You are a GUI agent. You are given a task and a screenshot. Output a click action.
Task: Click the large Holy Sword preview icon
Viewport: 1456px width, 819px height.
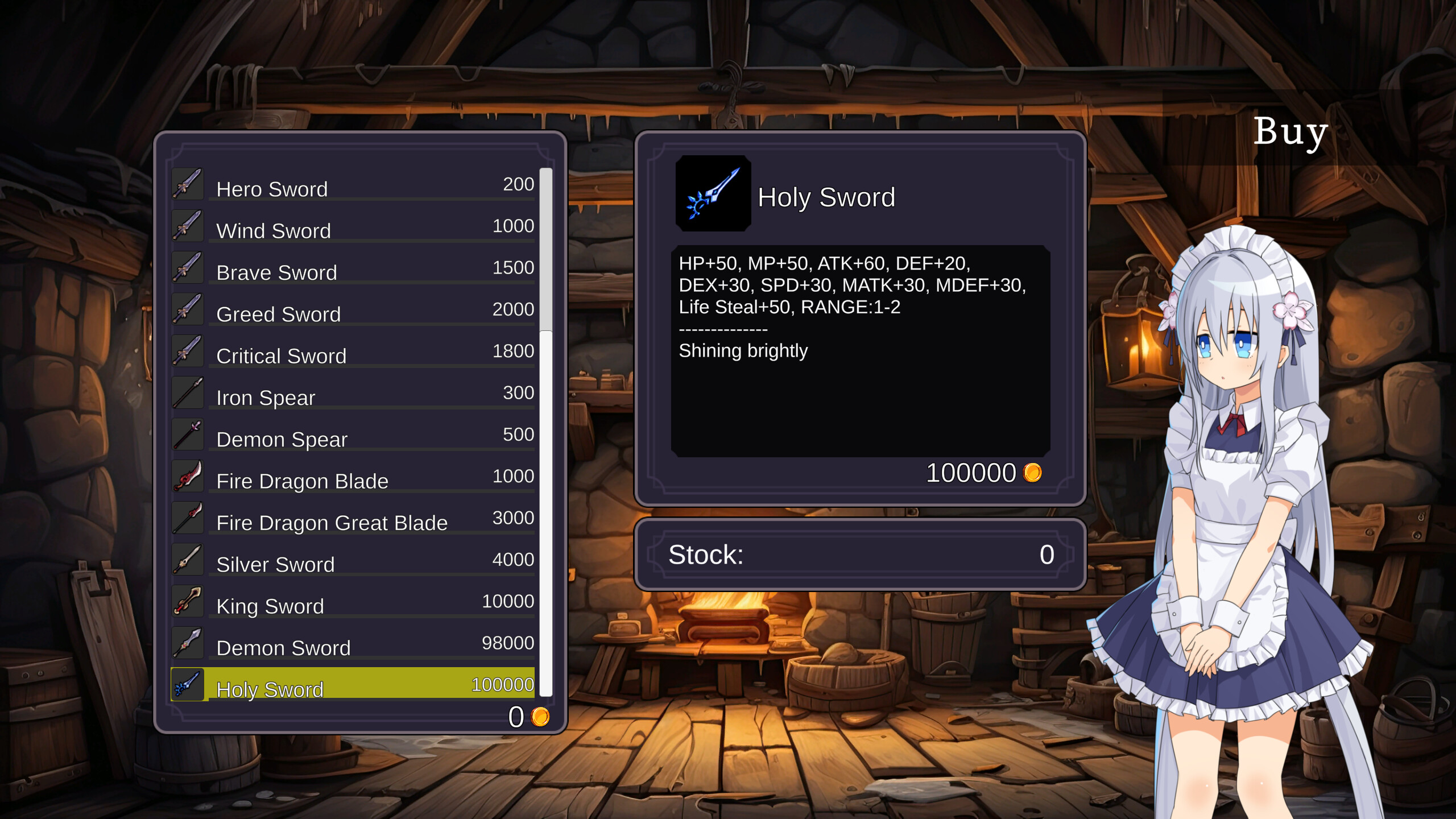click(x=714, y=195)
